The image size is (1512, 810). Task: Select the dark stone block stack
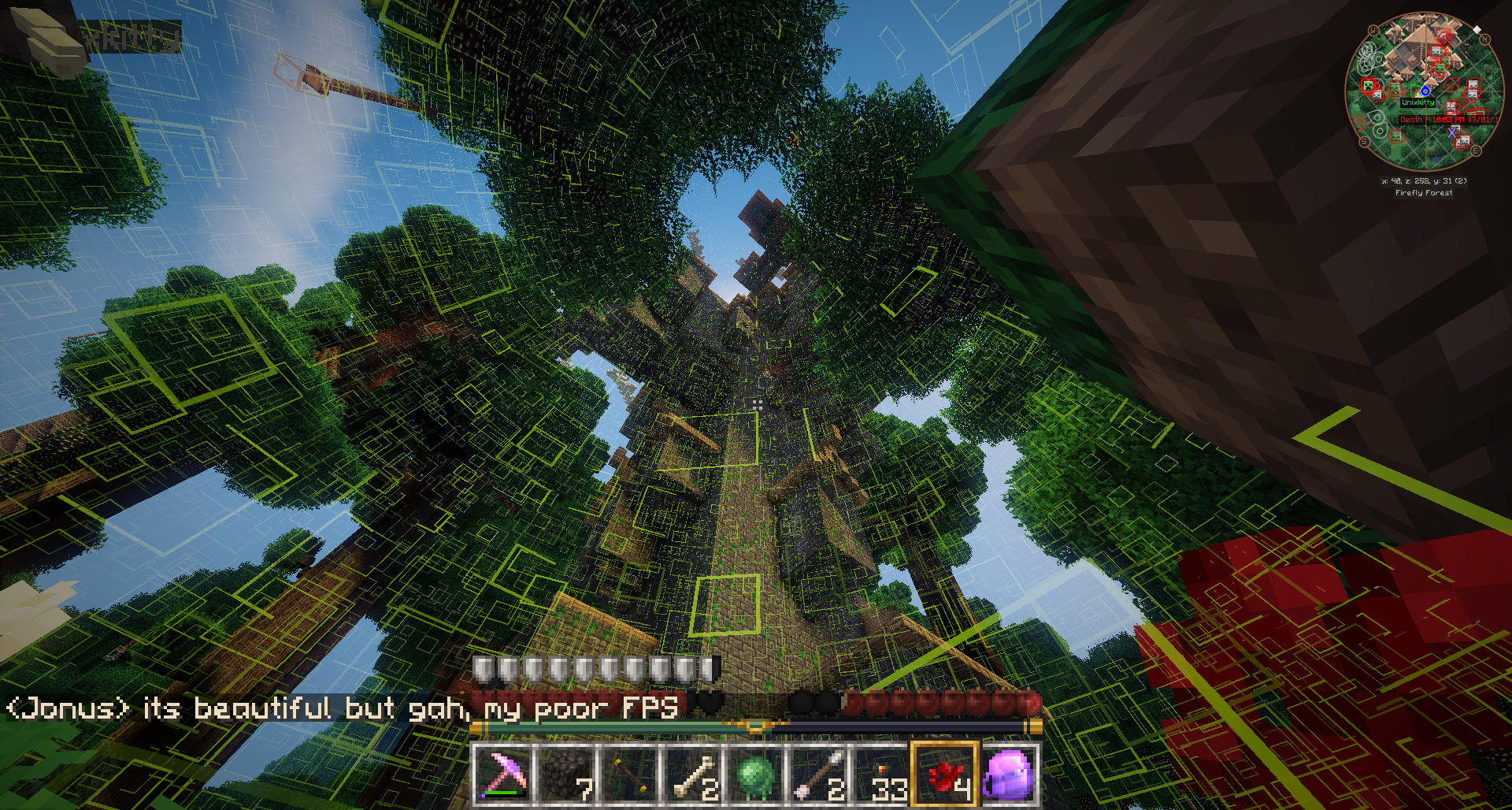[567, 774]
